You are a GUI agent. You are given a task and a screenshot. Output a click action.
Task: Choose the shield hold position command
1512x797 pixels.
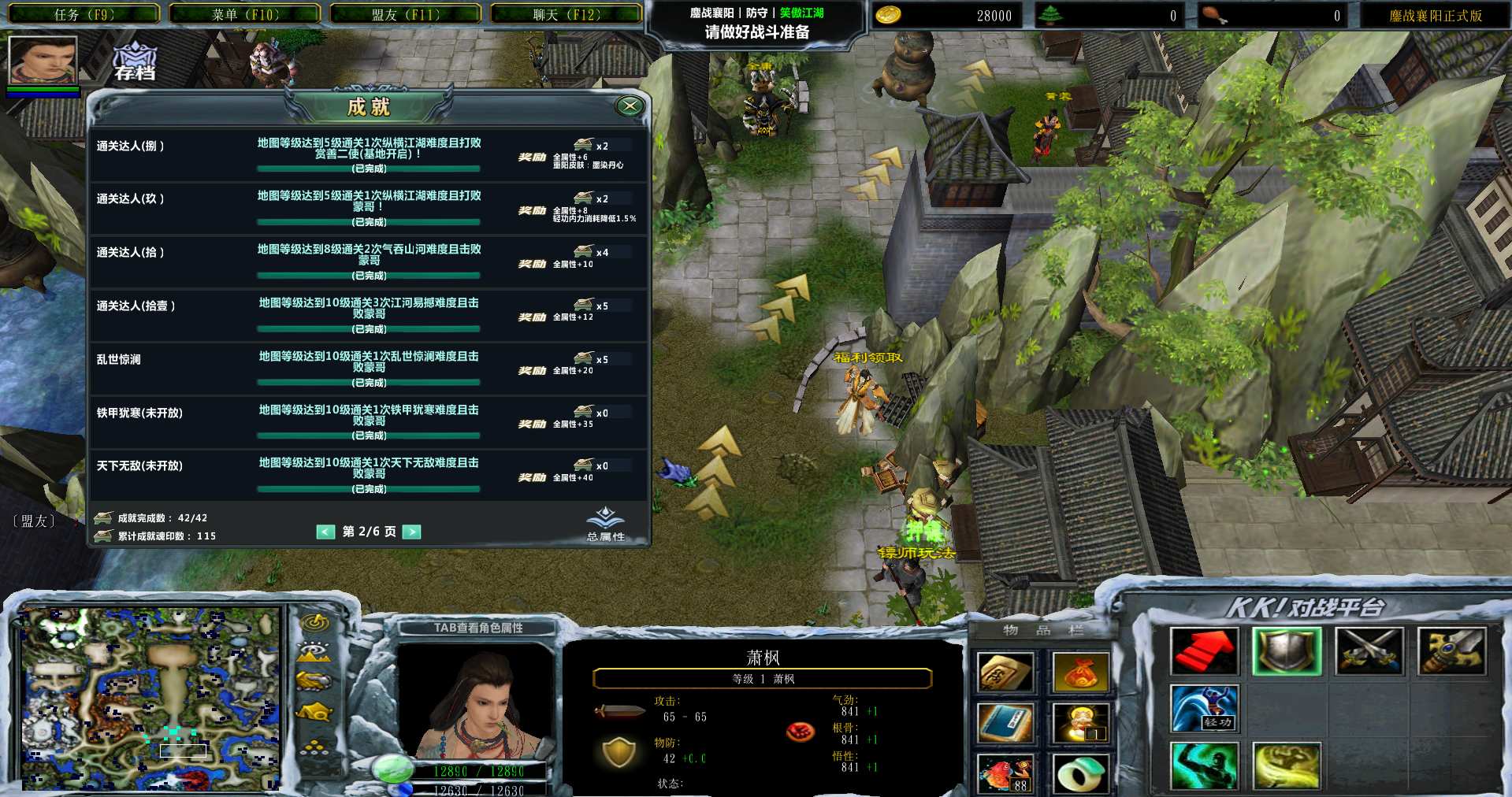pyautogui.click(x=1286, y=651)
